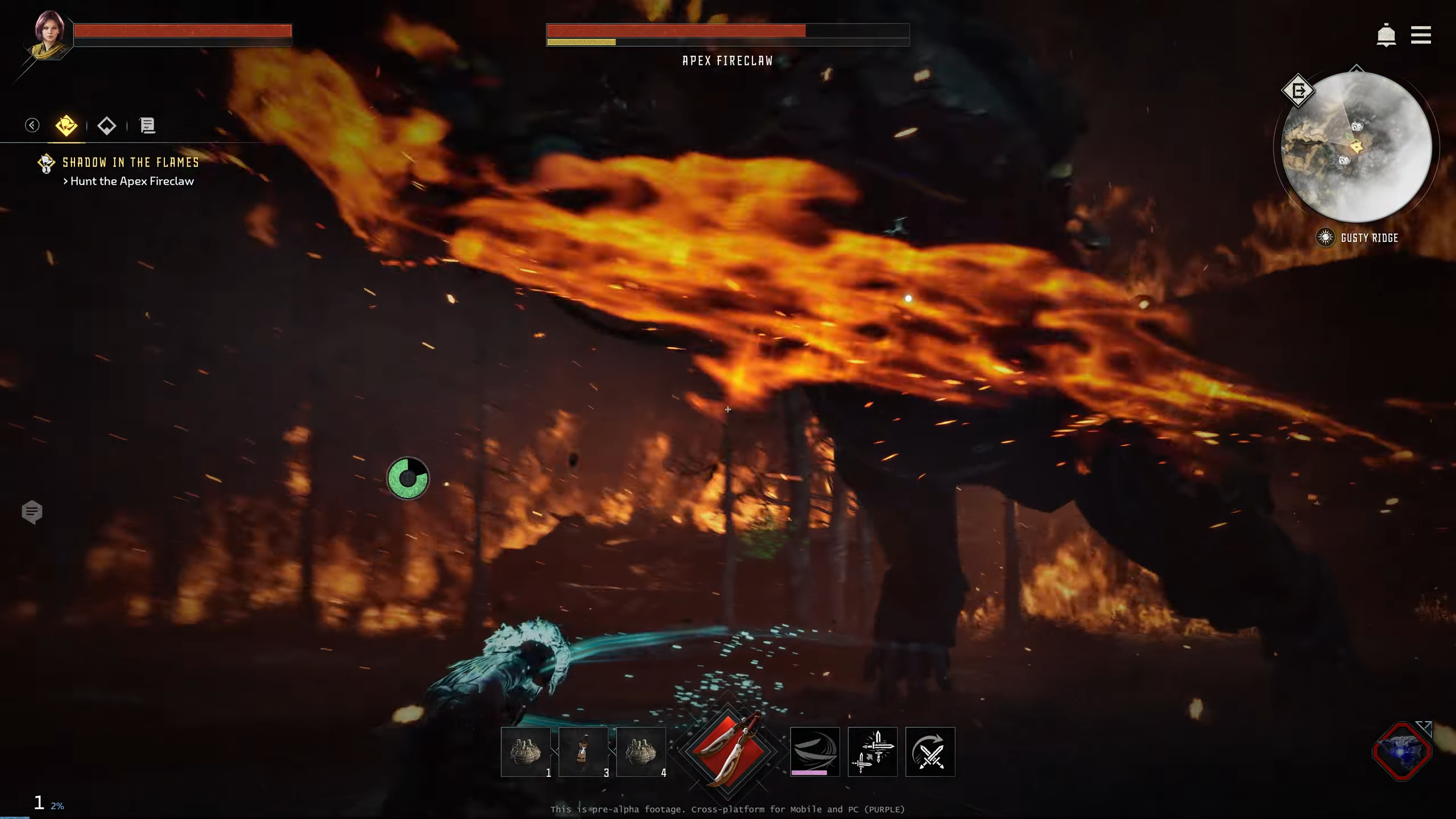
Task: Toggle the equipped dual daggers weapon slot
Action: pos(728,751)
